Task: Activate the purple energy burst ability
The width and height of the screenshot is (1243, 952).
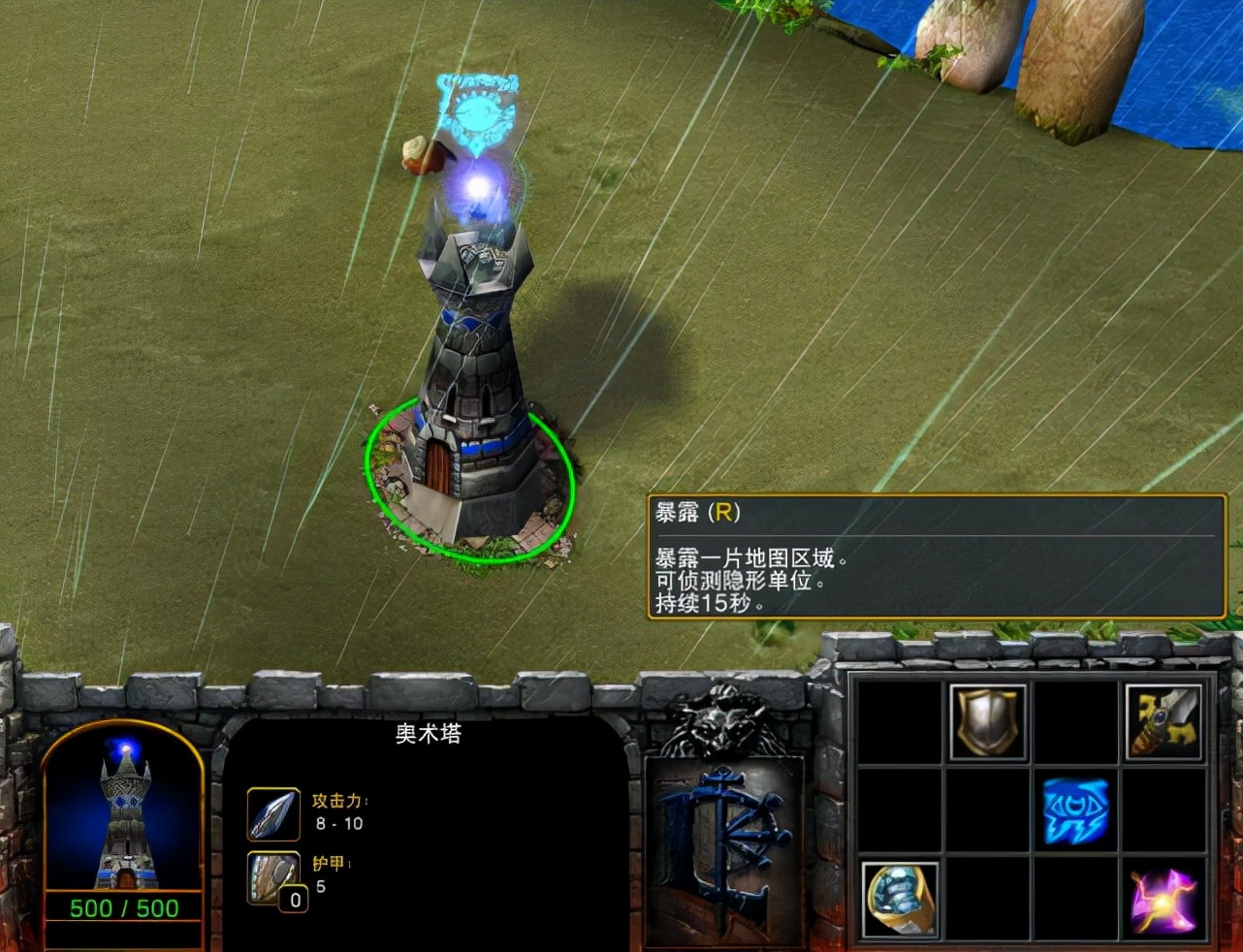Action: [x=1163, y=900]
